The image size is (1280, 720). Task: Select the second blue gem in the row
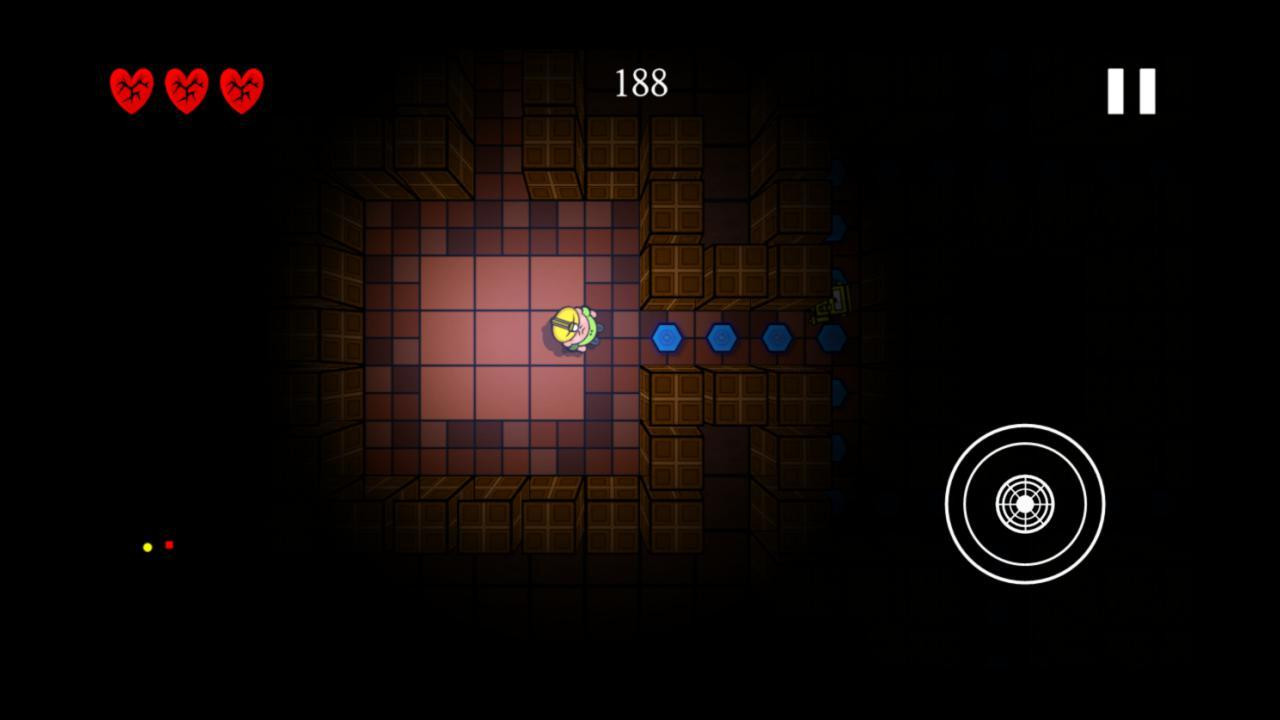pyautogui.click(x=722, y=337)
